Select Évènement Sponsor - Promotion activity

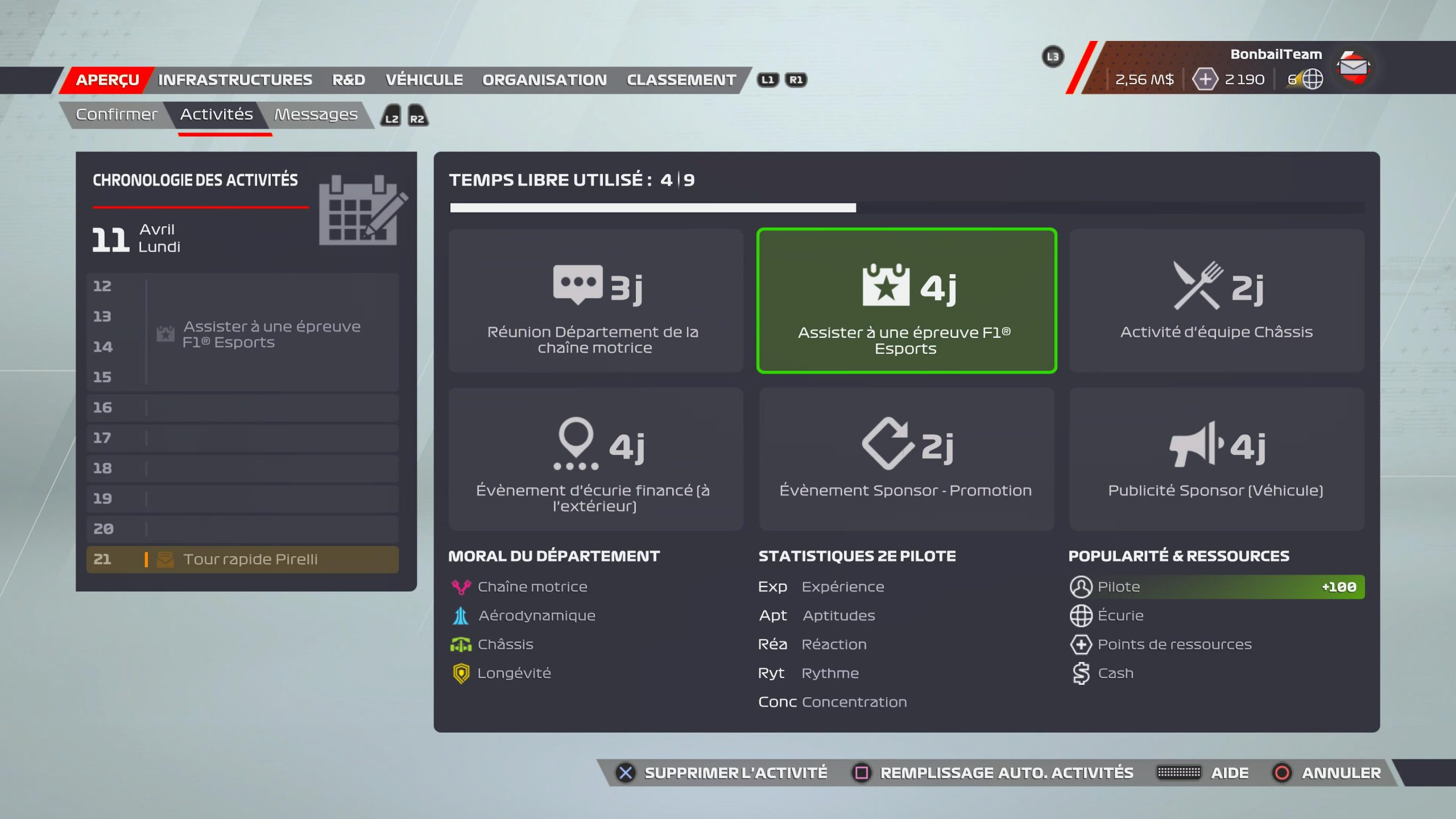906,459
